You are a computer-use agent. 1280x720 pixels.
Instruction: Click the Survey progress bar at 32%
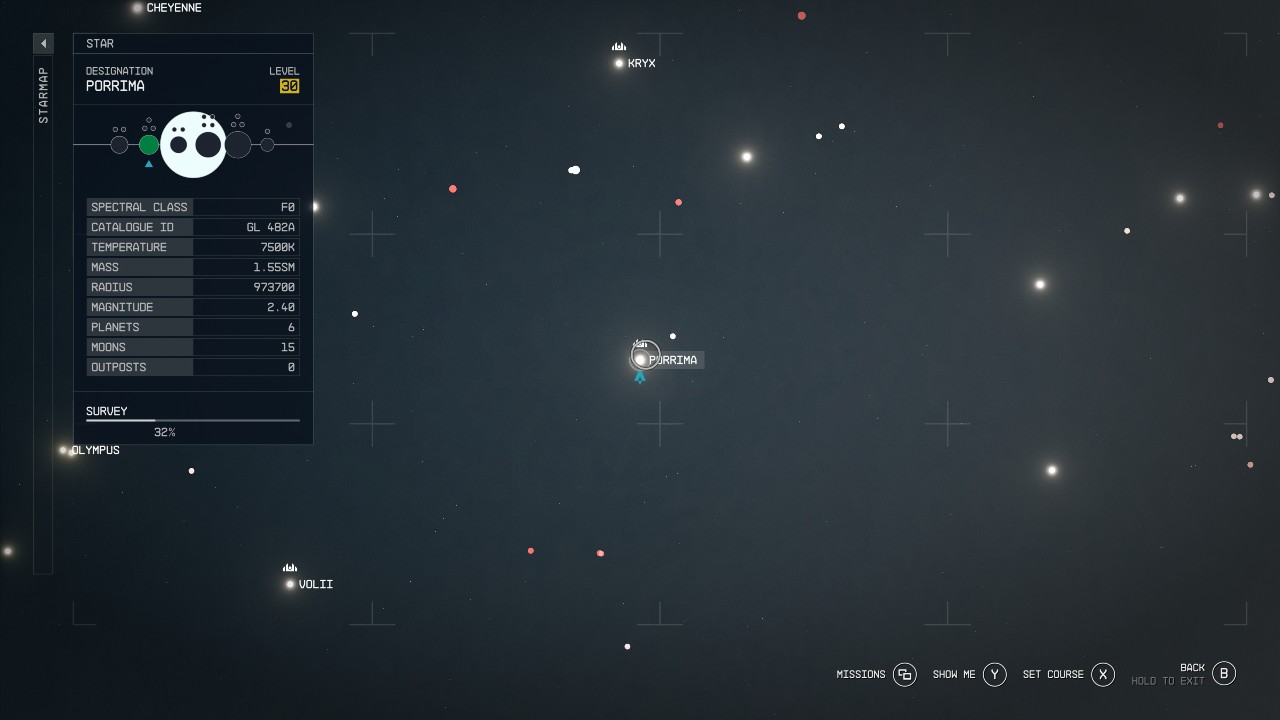pyautogui.click(x=192, y=419)
